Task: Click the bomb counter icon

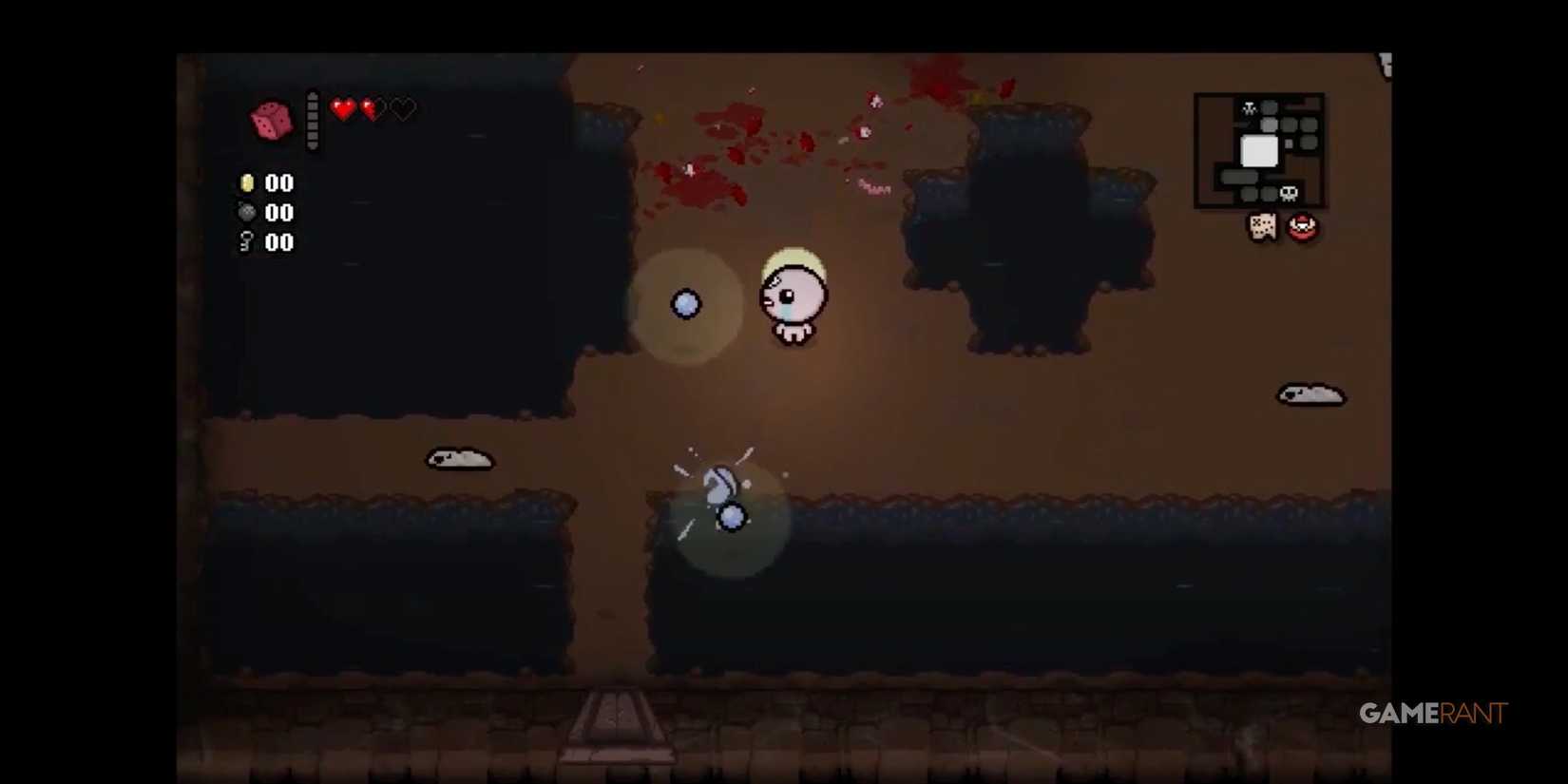Action: pos(246,213)
